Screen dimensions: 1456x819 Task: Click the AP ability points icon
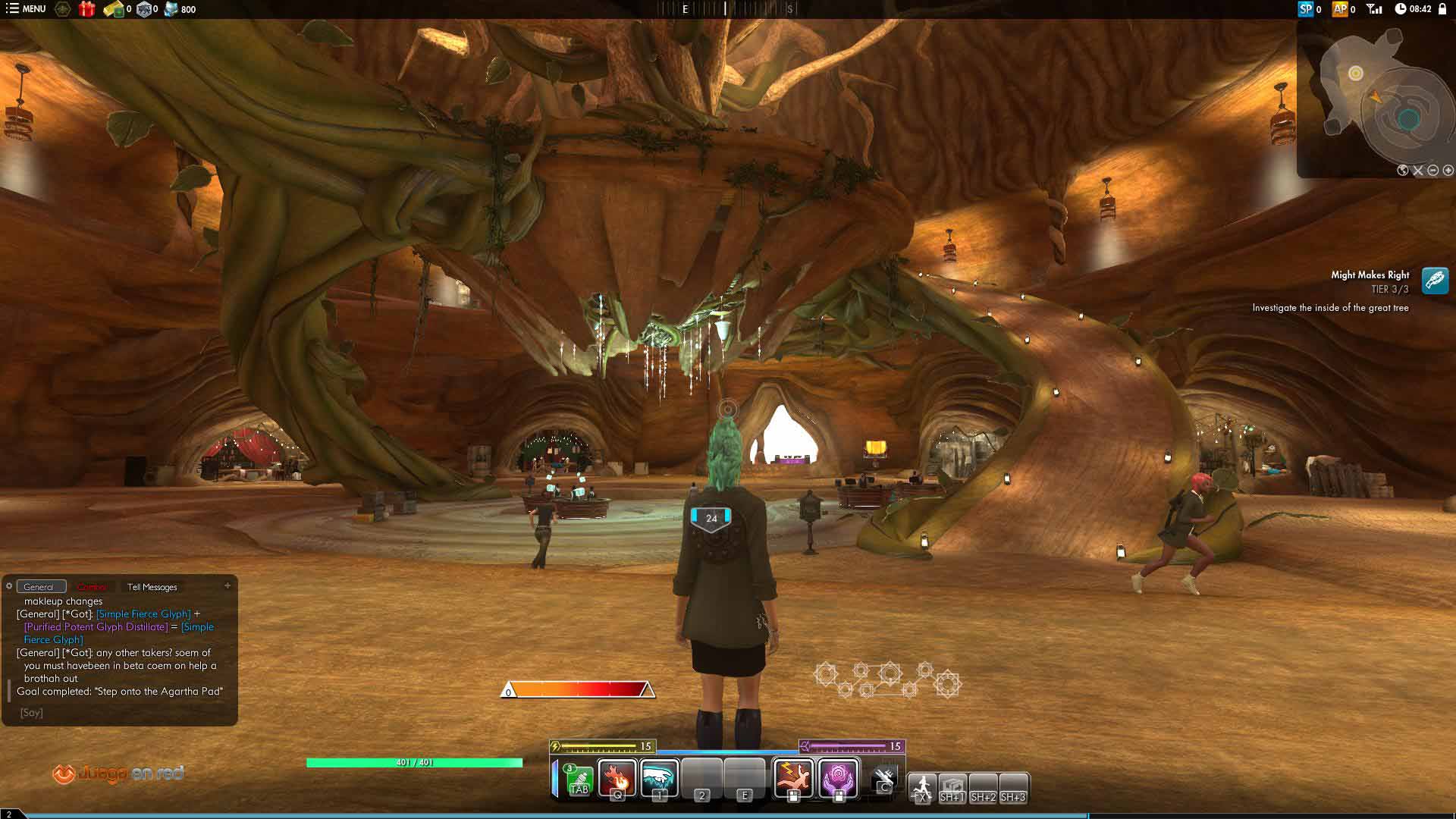[1340, 9]
